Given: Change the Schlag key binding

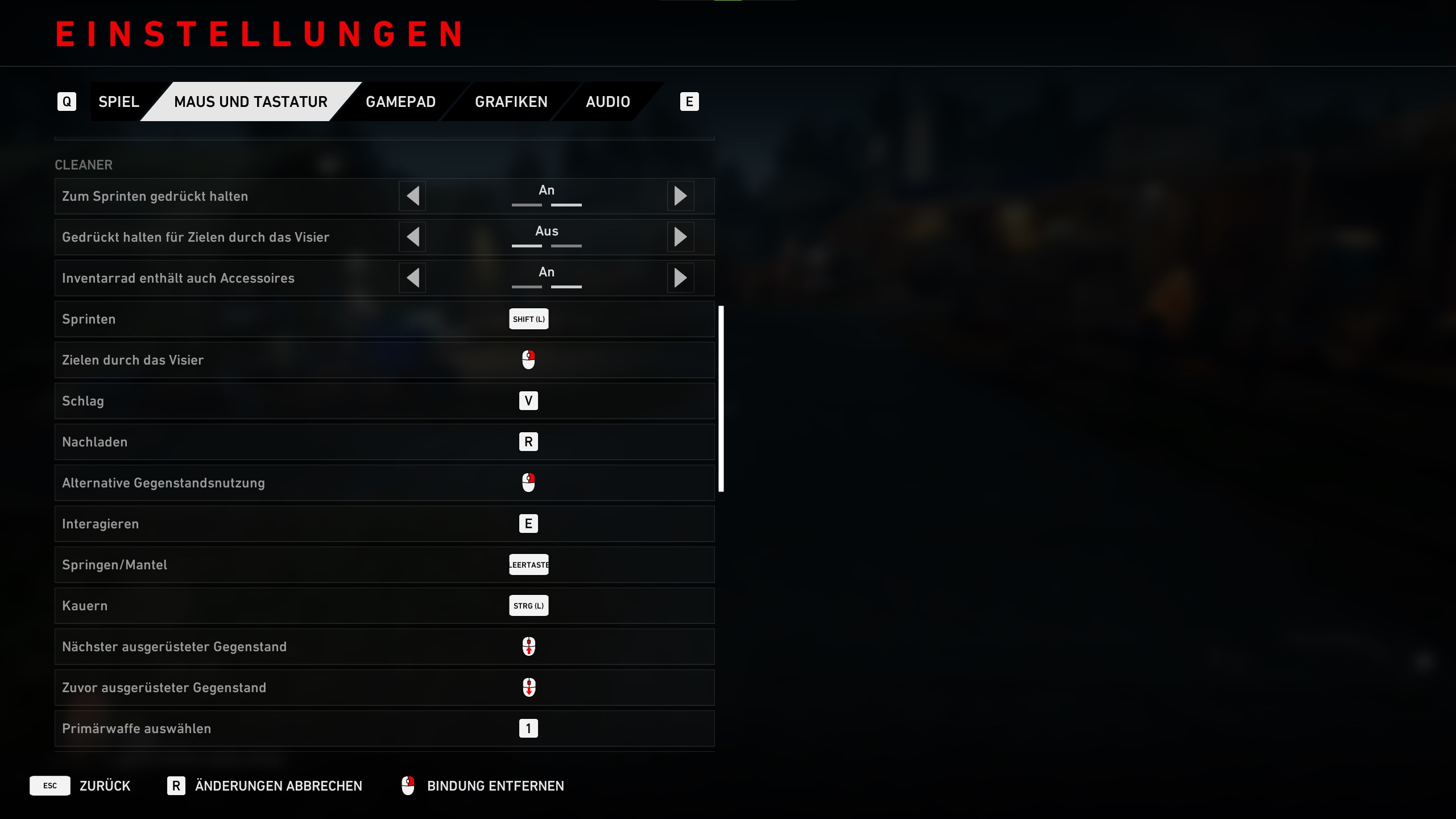Looking at the screenshot, I should (528, 401).
